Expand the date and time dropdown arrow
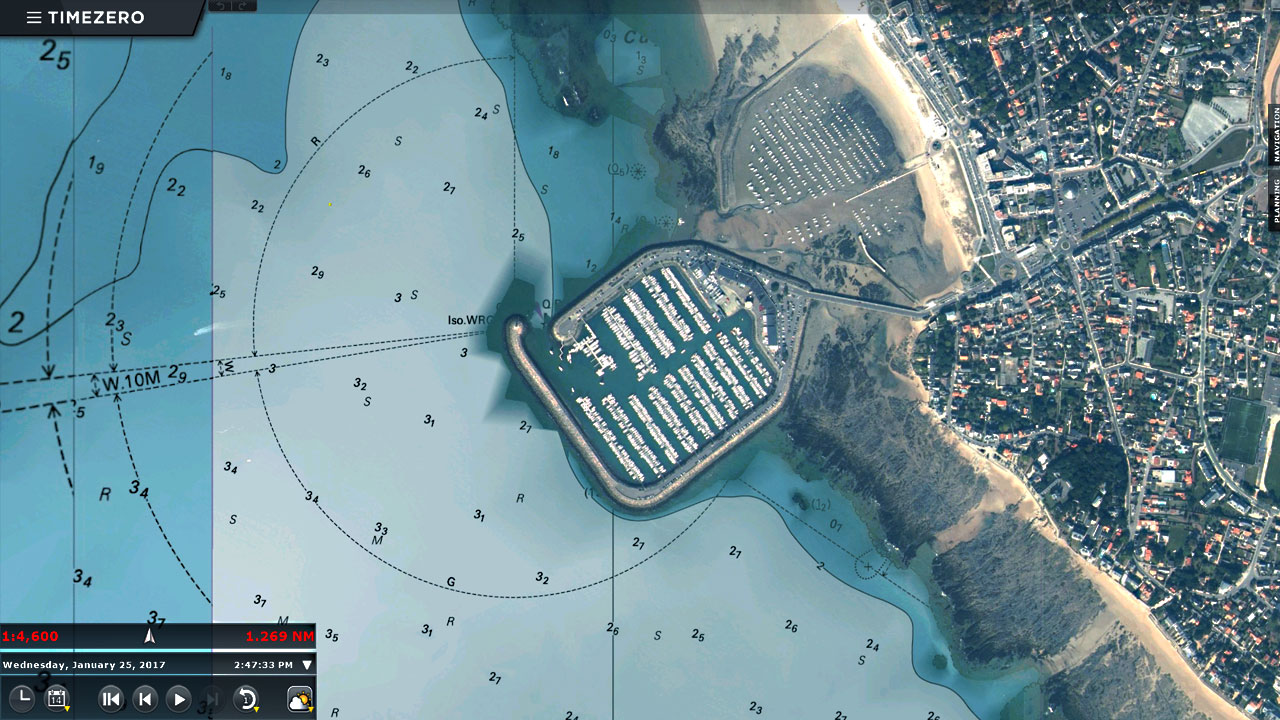 pyautogui.click(x=307, y=665)
